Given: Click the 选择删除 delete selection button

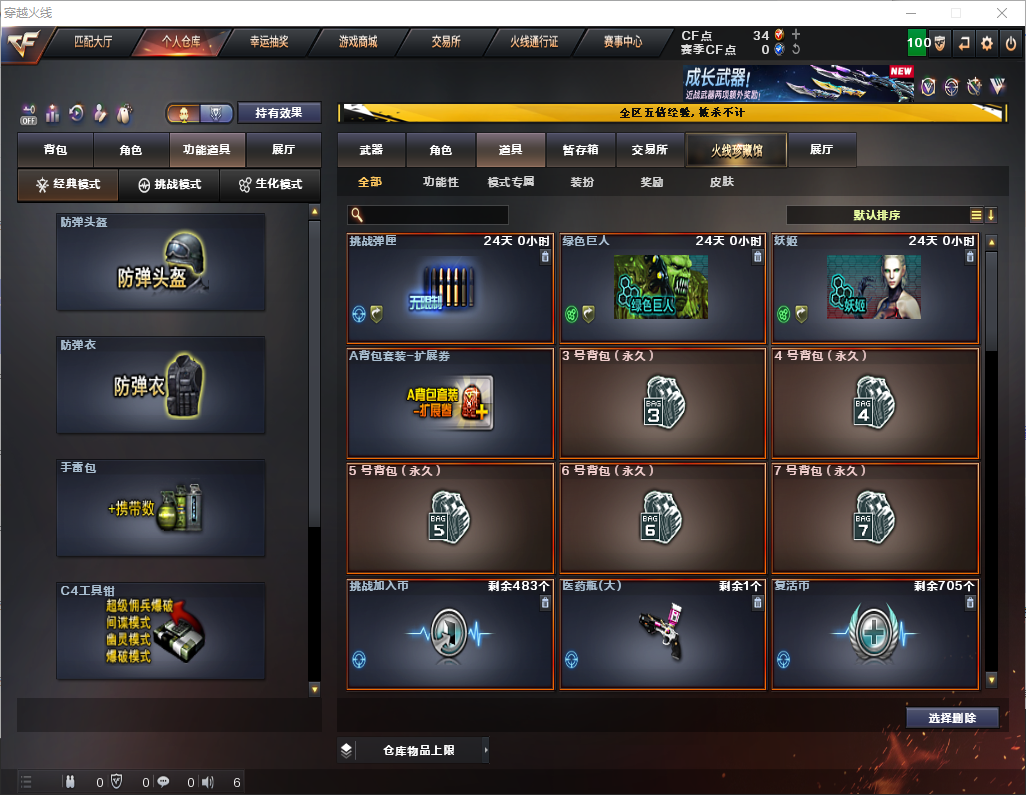Looking at the screenshot, I should coord(951,718).
